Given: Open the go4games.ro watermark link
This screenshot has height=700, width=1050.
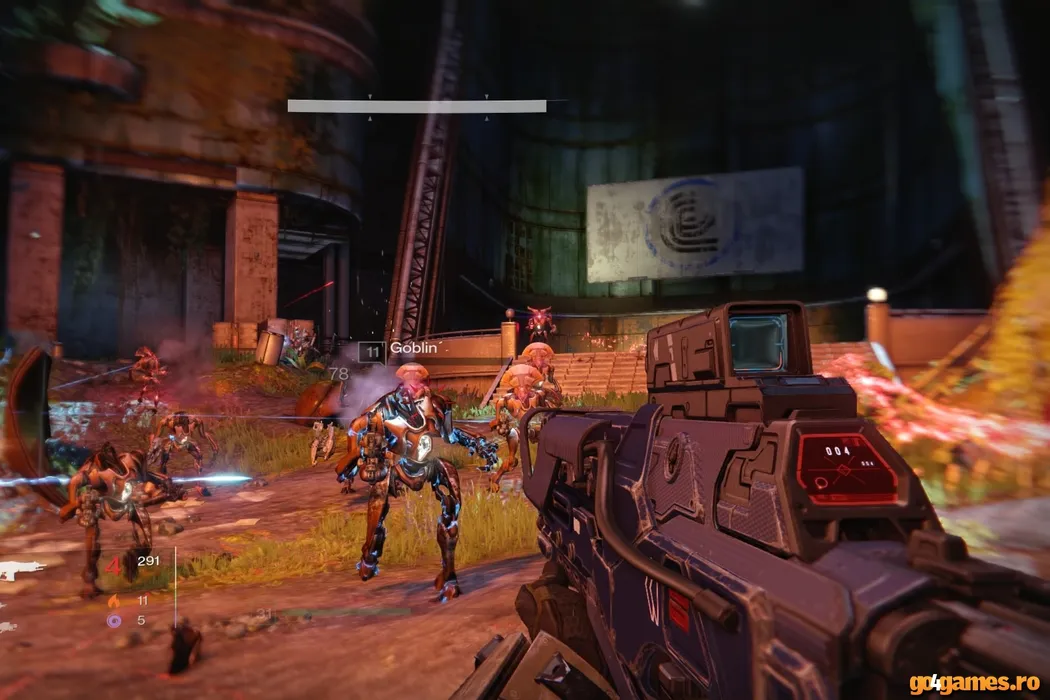Looking at the screenshot, I should click(974, 684).
